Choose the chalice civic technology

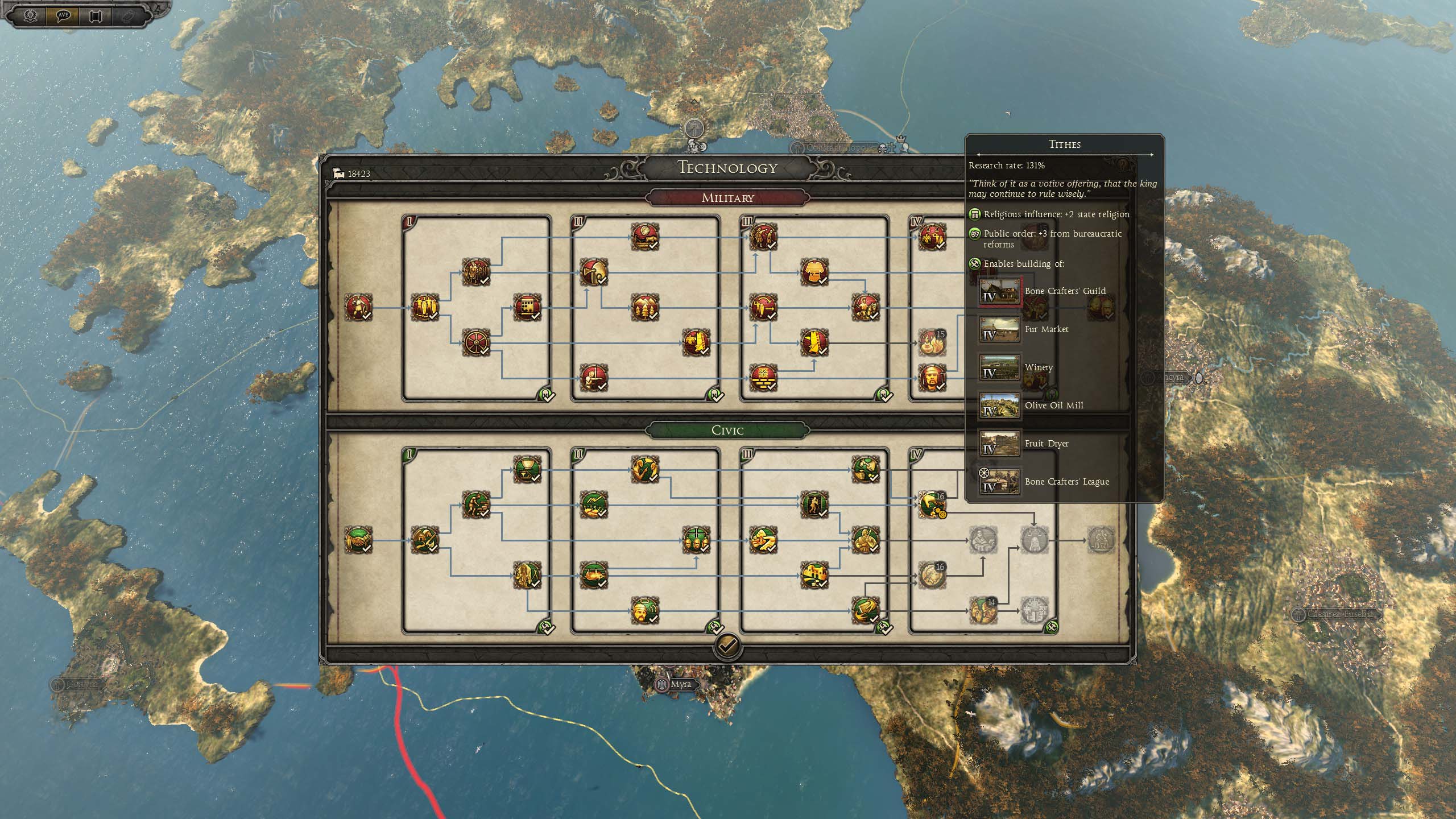[527, 469]
